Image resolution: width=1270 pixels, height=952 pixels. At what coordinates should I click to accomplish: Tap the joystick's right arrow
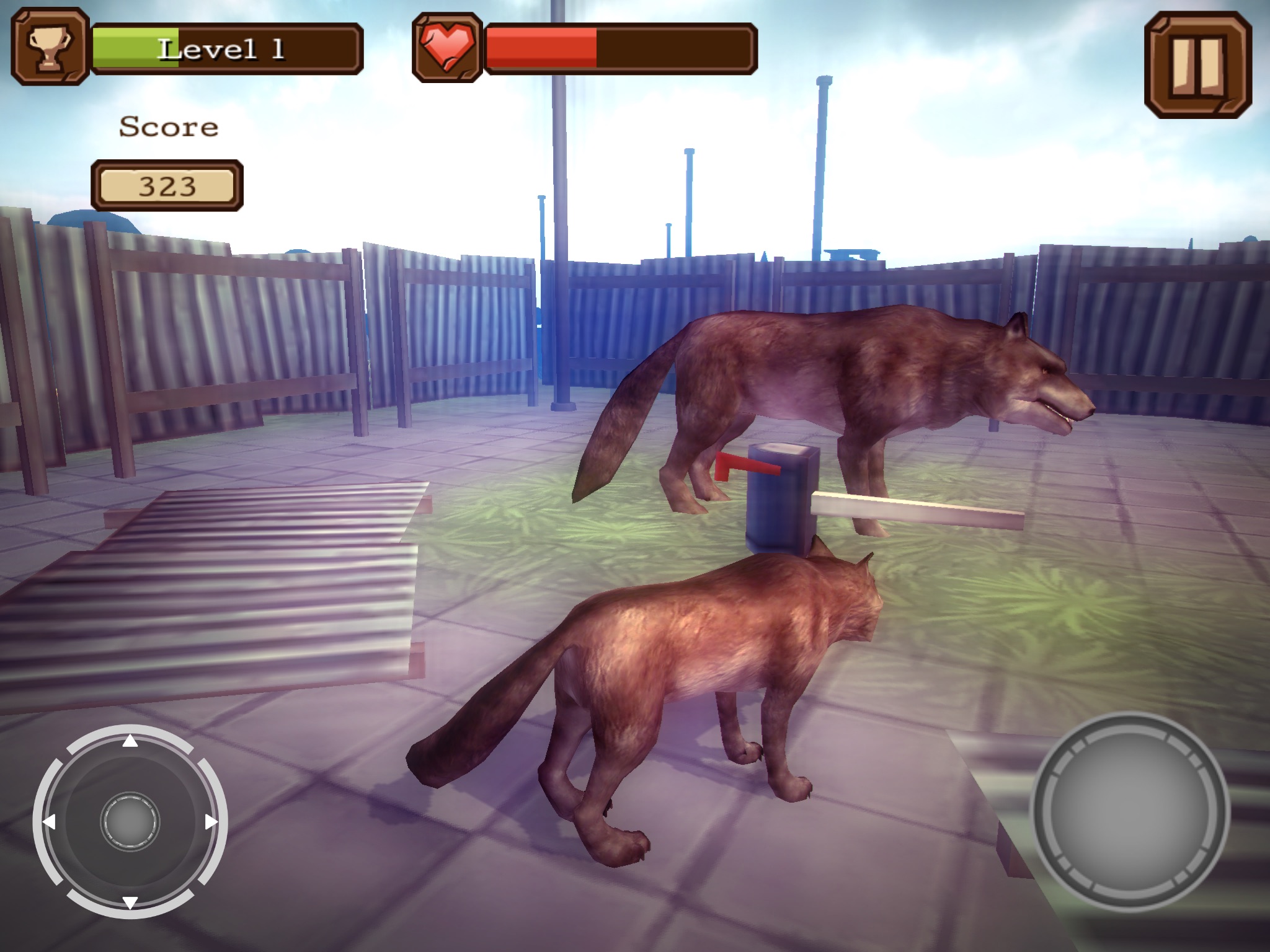click(x=211, y=822)
